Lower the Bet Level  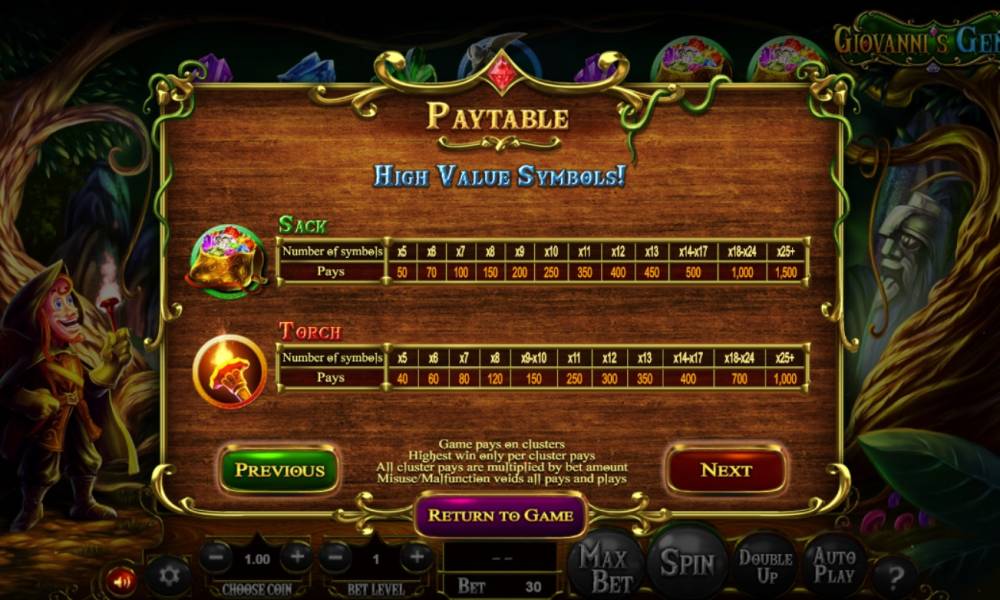(x=336, y=556)
